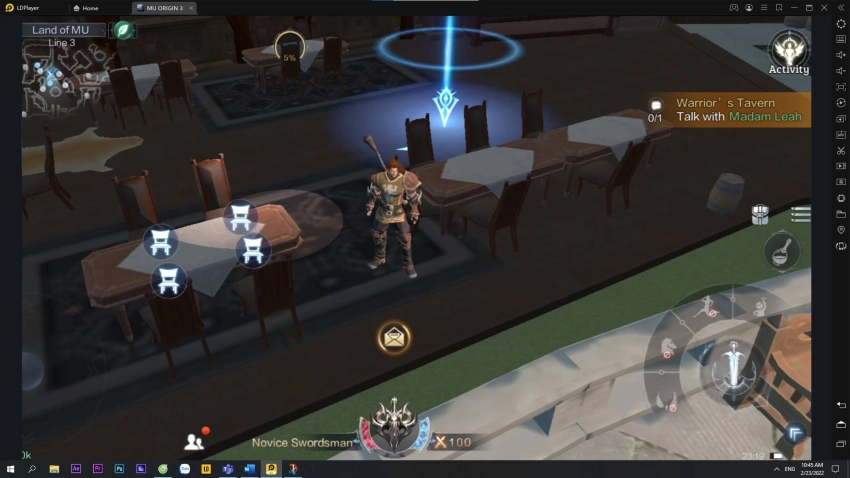Expand the three-line list menu

point(800,214)
